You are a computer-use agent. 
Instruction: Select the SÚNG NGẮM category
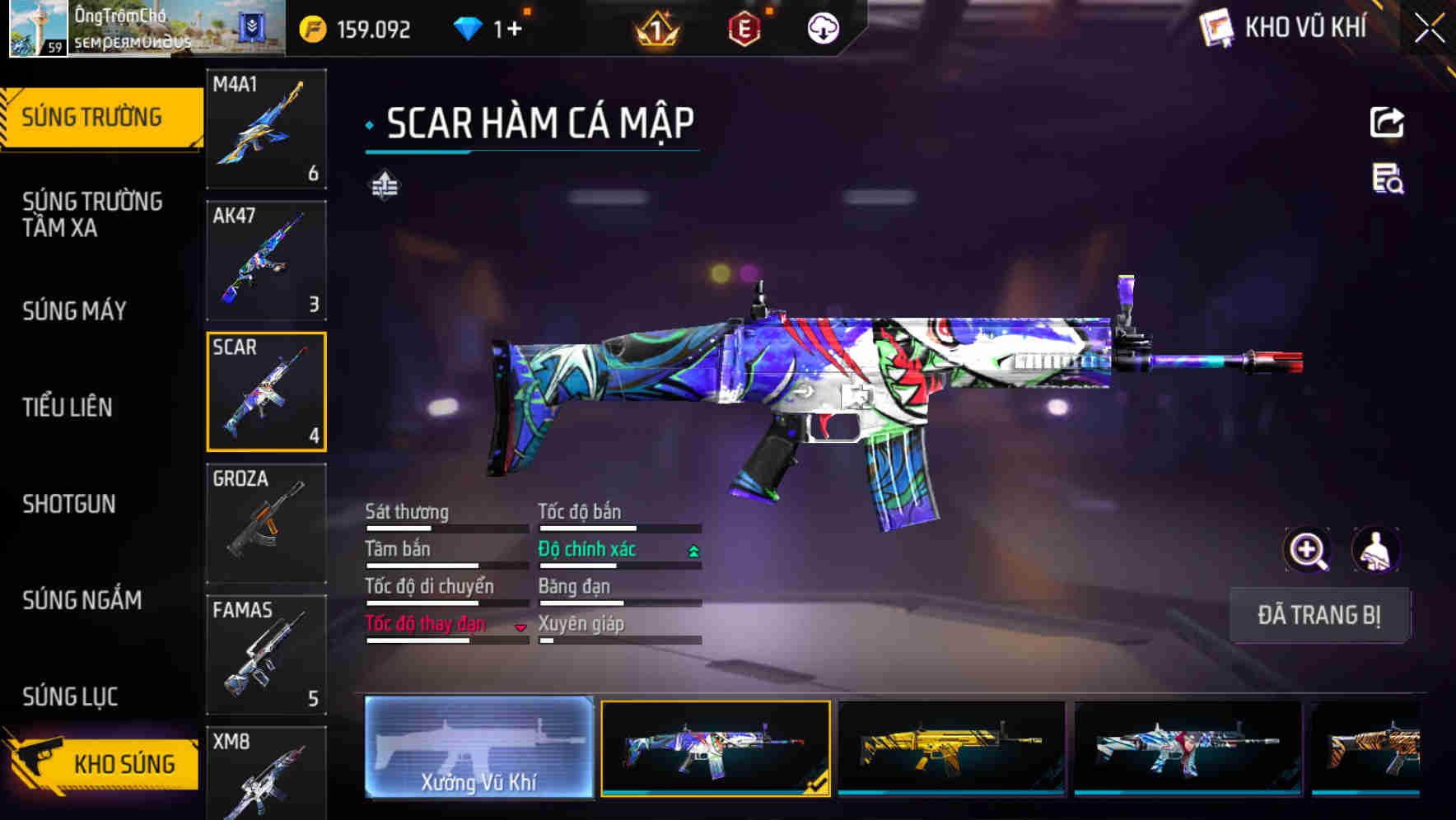pyautogui.click(x=81, y=600)
